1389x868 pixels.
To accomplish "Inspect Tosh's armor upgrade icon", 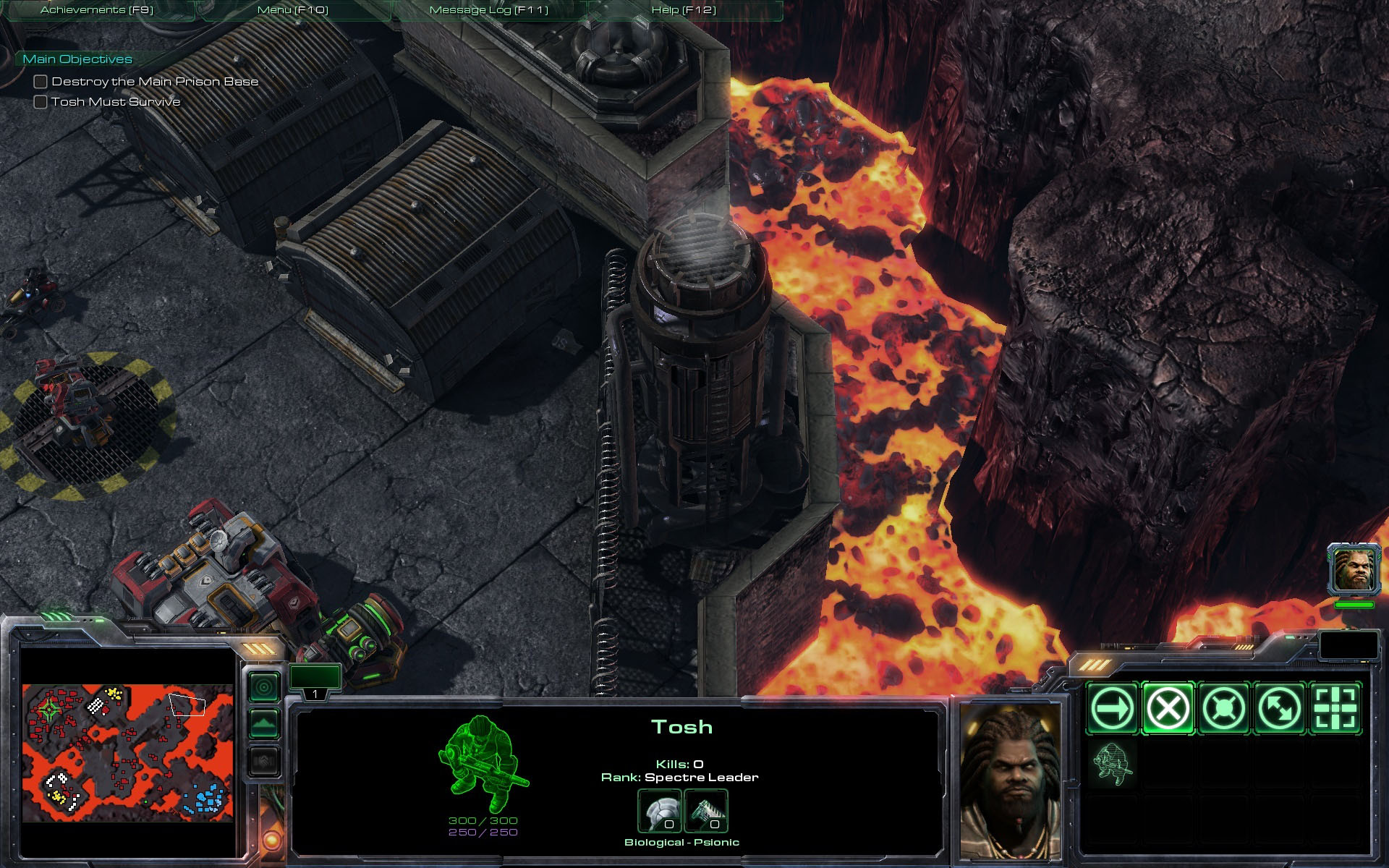I will coord(659,812).
